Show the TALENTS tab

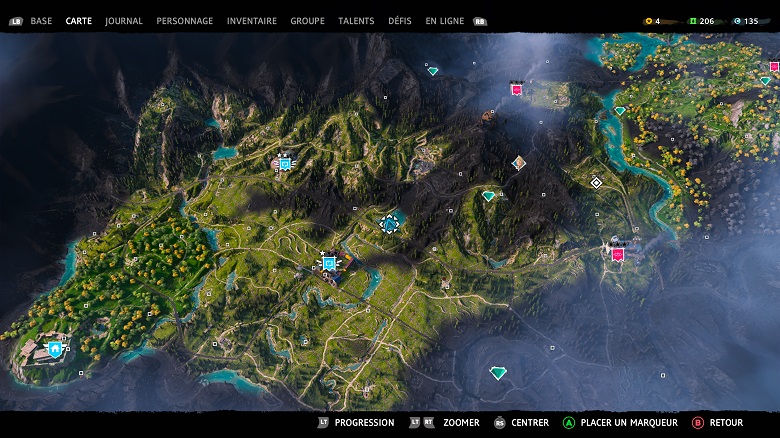coord(356,21)
